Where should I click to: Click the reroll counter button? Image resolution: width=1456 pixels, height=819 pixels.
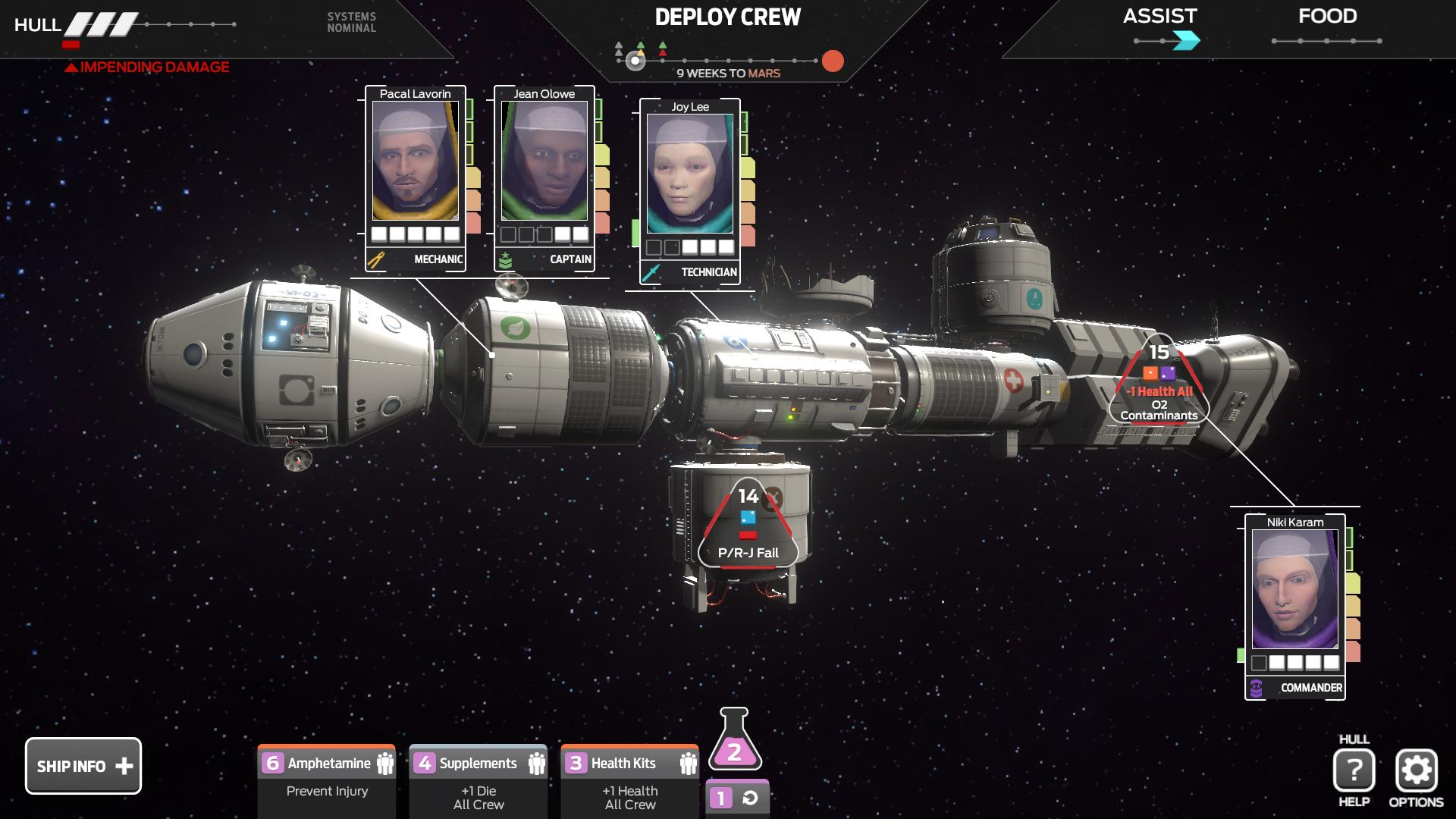[736, 798]
